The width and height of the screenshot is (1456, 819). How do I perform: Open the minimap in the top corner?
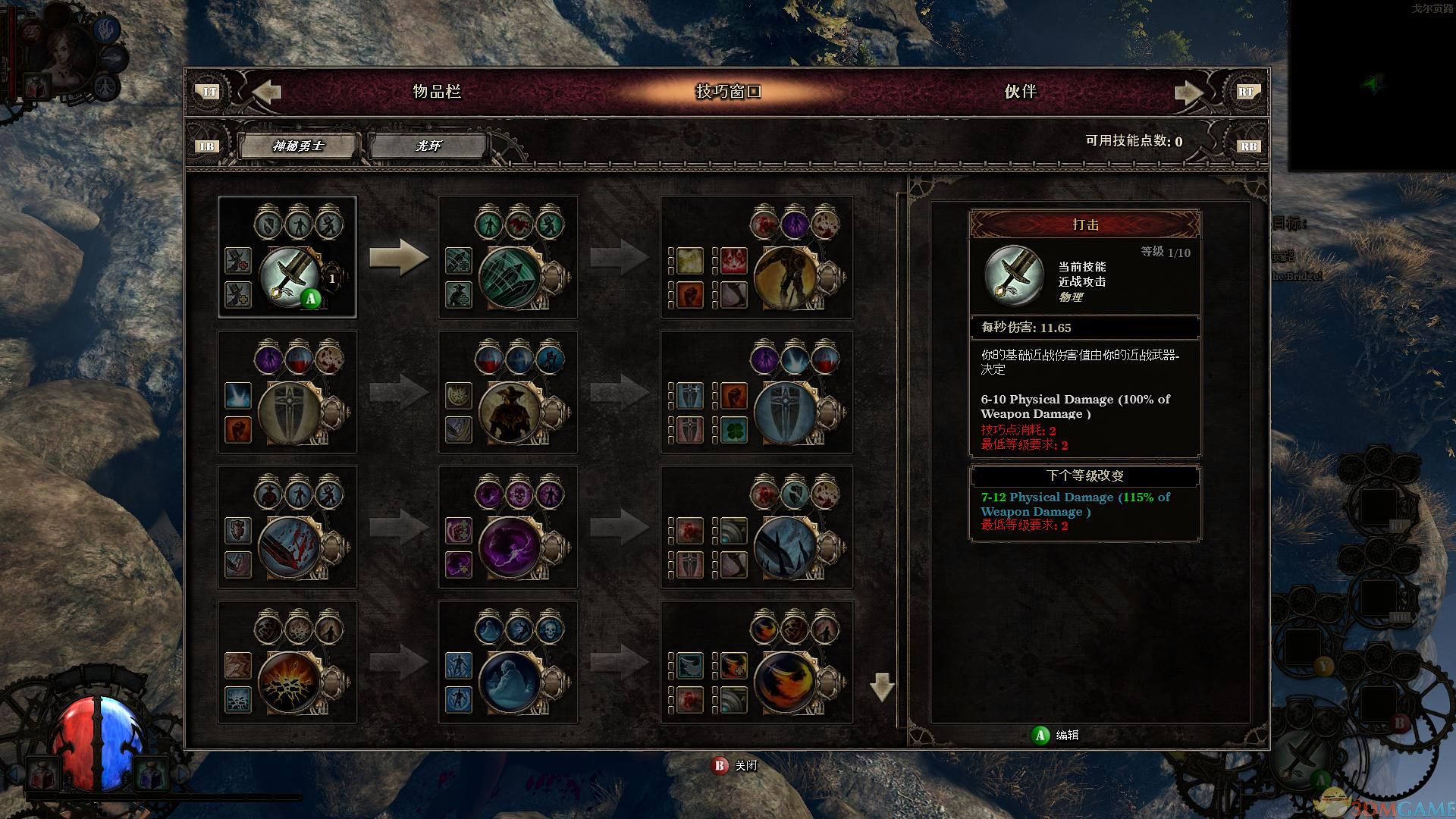(1371, 85)
